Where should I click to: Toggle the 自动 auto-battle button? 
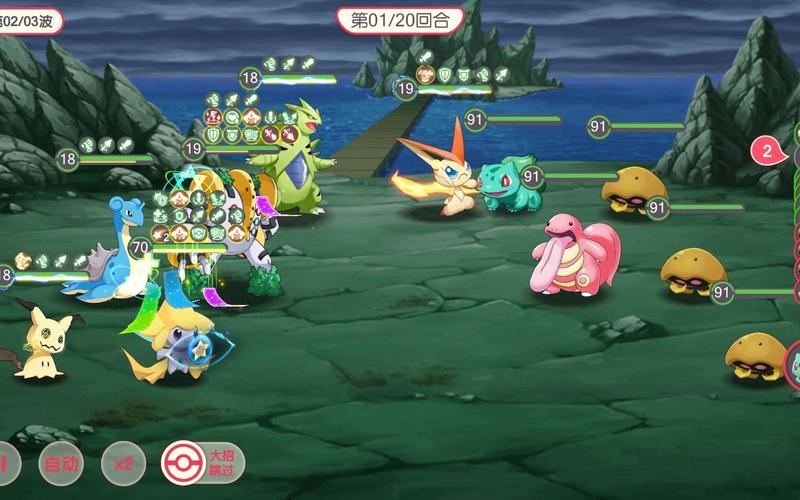(60, 464)
